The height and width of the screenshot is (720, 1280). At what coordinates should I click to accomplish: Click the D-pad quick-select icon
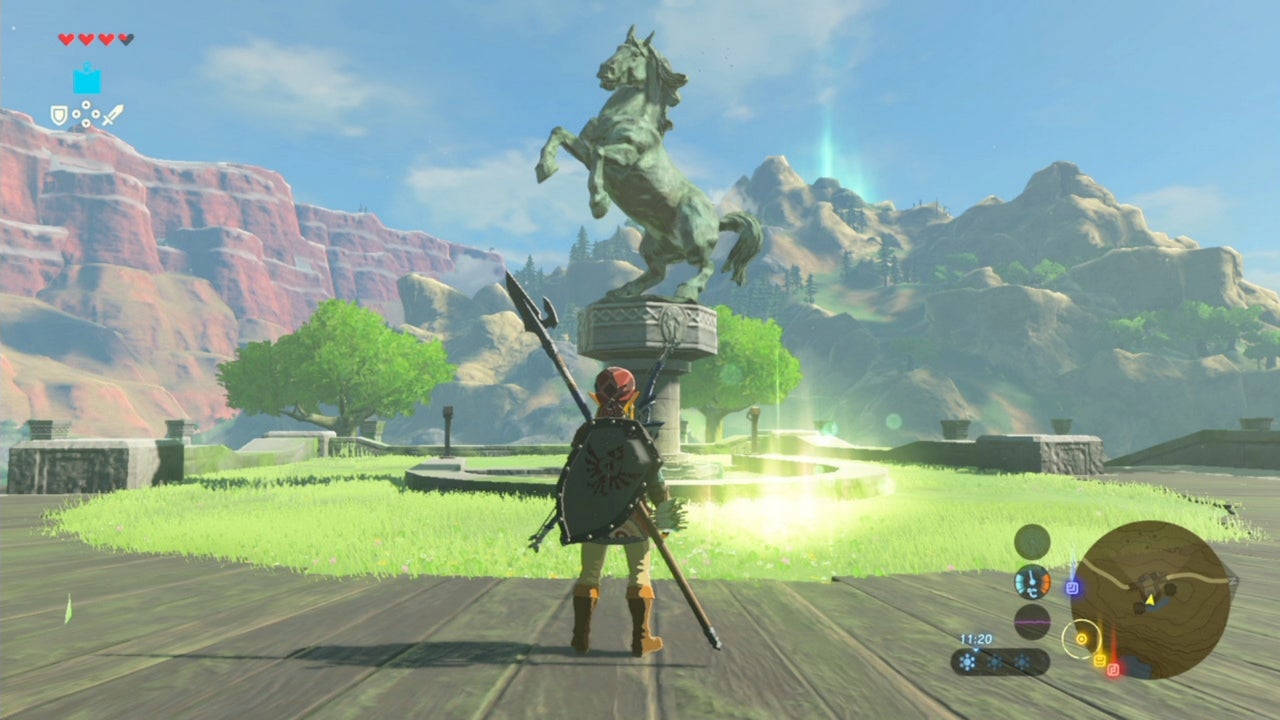[86, 112]
